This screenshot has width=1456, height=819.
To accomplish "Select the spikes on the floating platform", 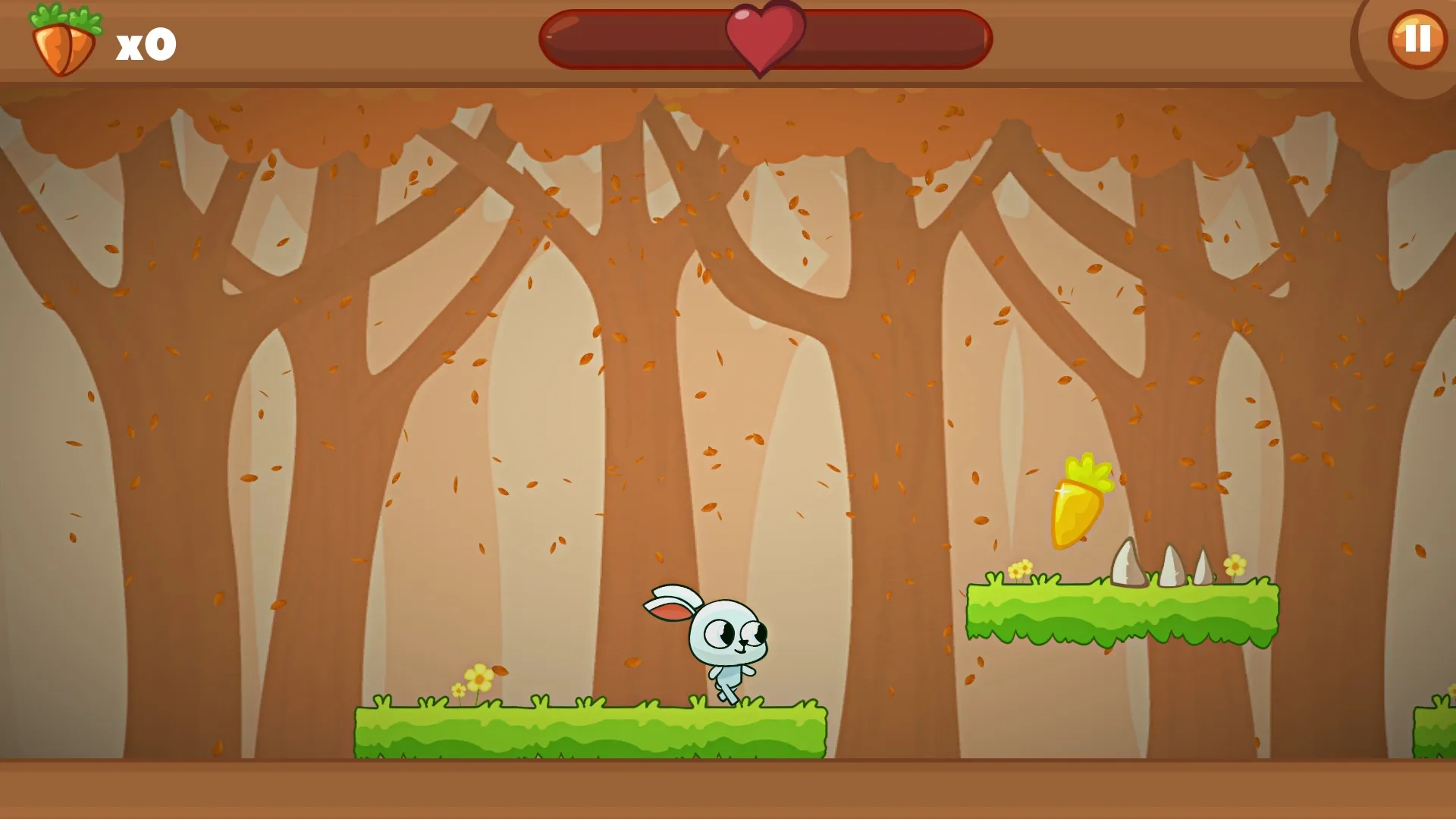I will [1172, 569].
